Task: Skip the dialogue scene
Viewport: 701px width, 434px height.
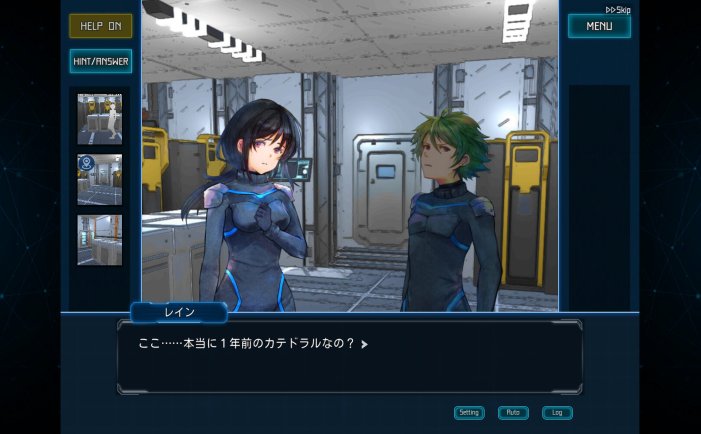Action: pos(617,9)
